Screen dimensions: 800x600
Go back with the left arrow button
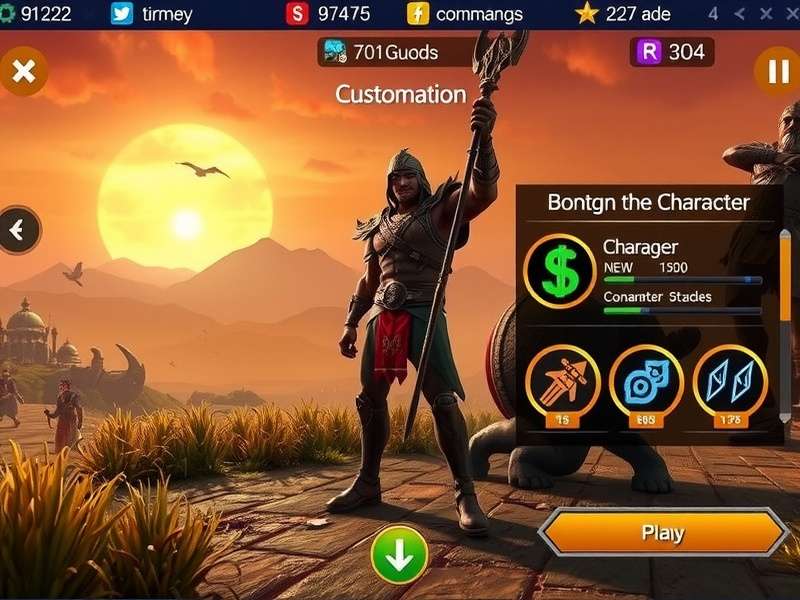(x=18, y=231)
